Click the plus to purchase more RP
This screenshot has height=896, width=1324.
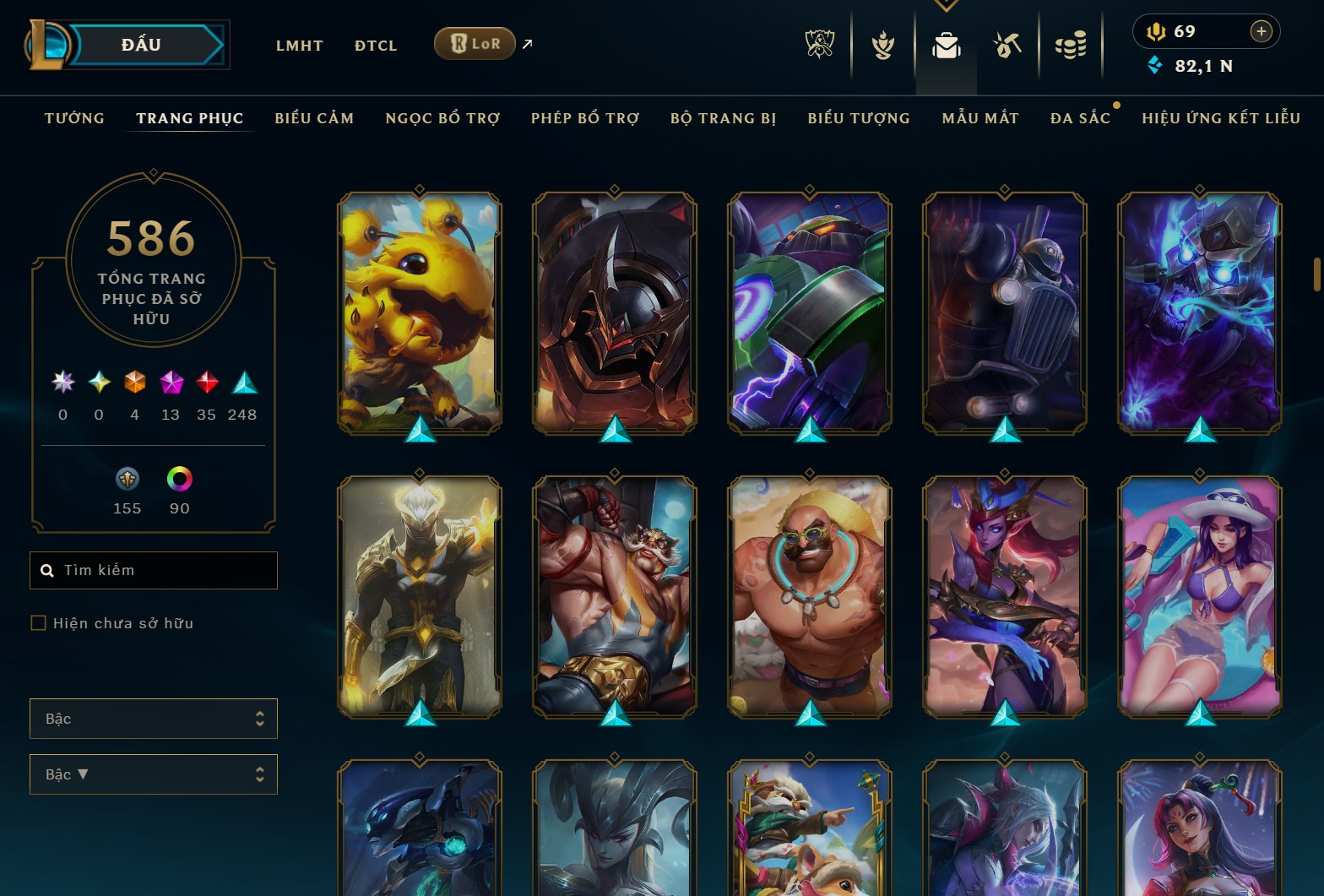click(1262, 31)
